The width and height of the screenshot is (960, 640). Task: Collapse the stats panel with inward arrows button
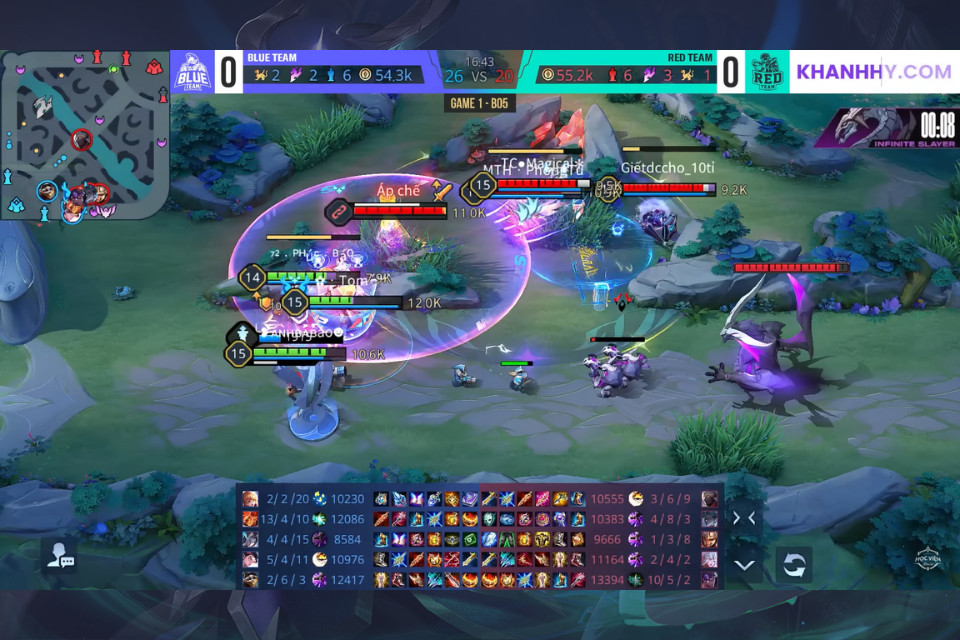point(744,518)
